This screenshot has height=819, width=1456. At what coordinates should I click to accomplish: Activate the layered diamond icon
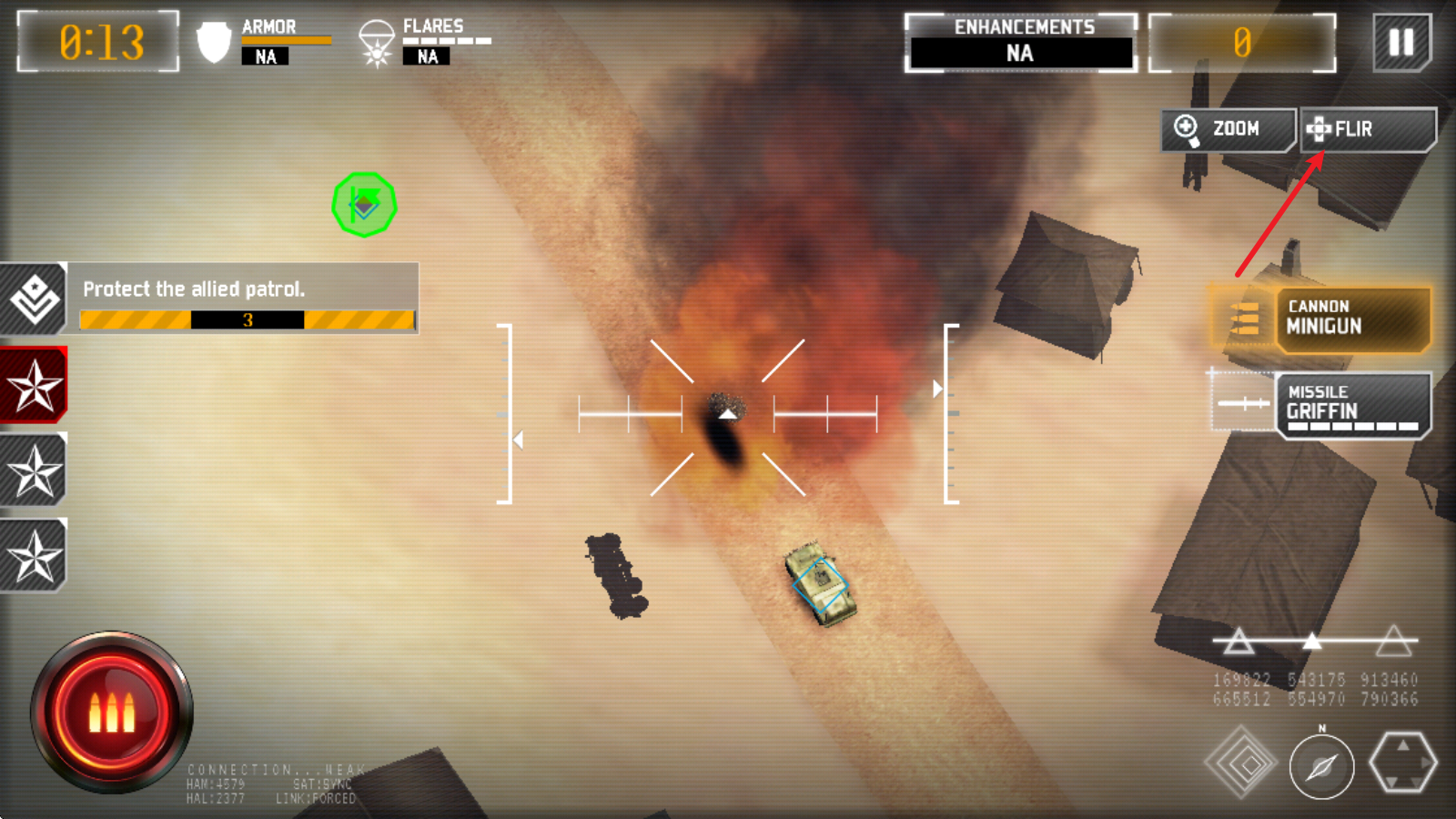(x=1241, y=763)
